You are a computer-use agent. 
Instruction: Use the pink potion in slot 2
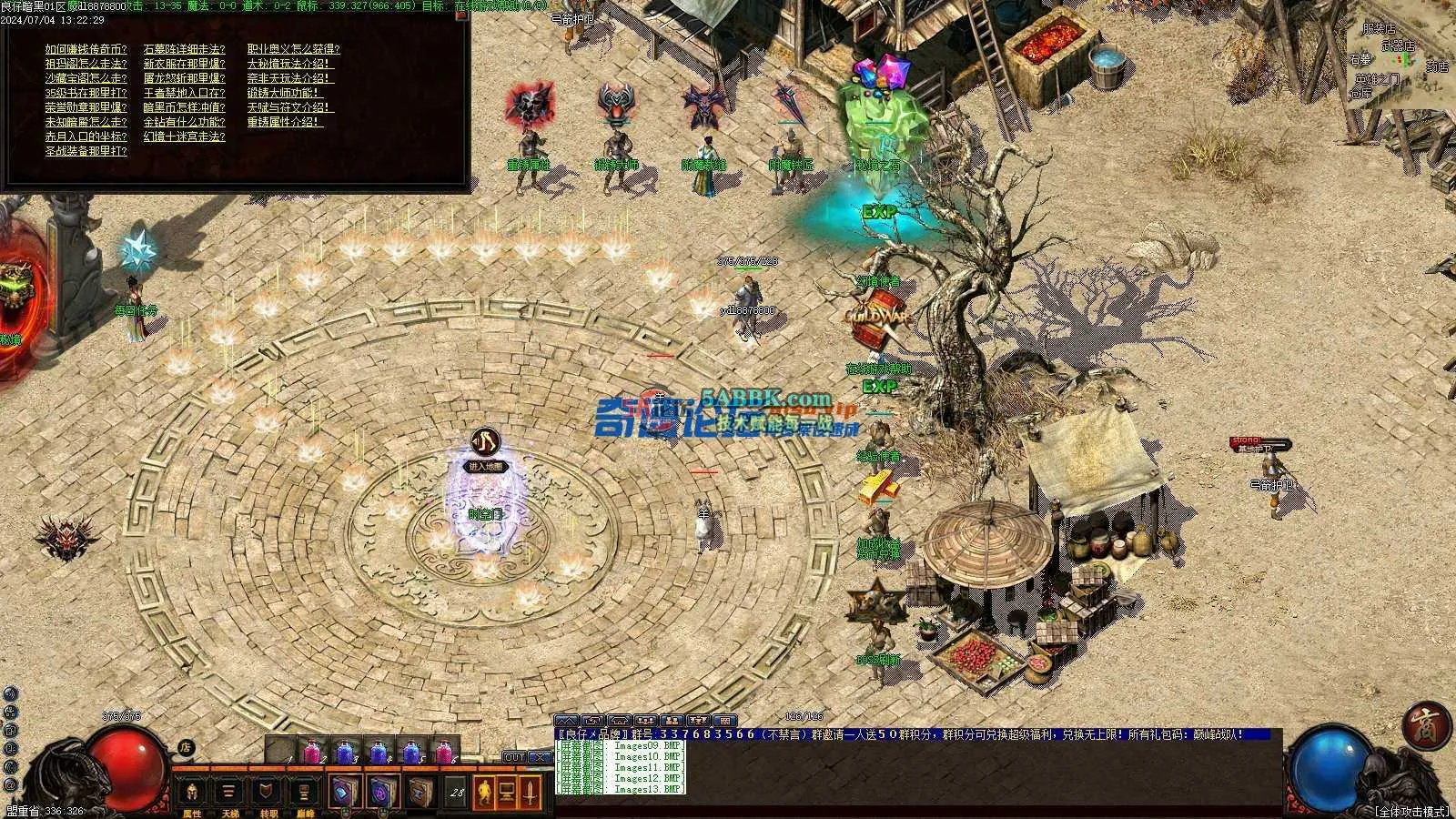(313, 753)
